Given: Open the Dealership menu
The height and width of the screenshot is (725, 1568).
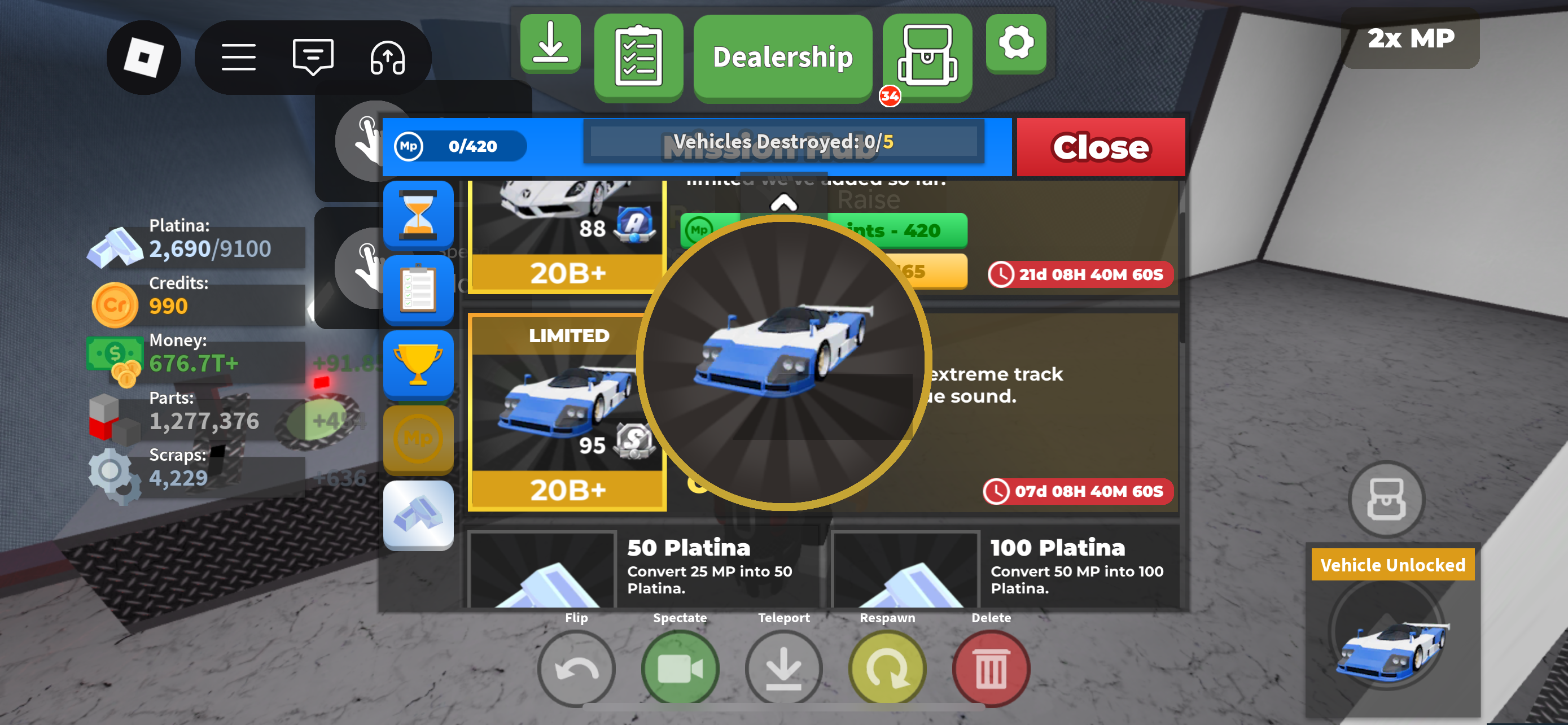Looking at the screenshot, I should pos(782,57).
